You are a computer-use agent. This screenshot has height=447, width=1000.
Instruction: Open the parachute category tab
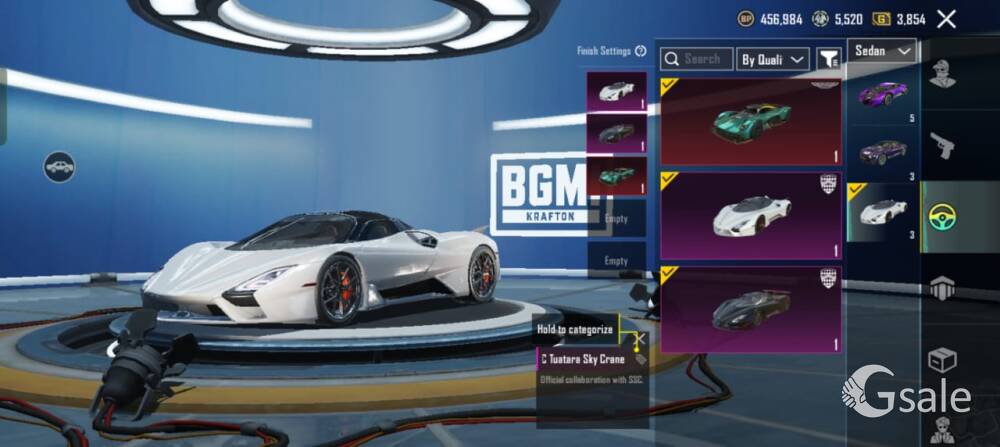942,288
